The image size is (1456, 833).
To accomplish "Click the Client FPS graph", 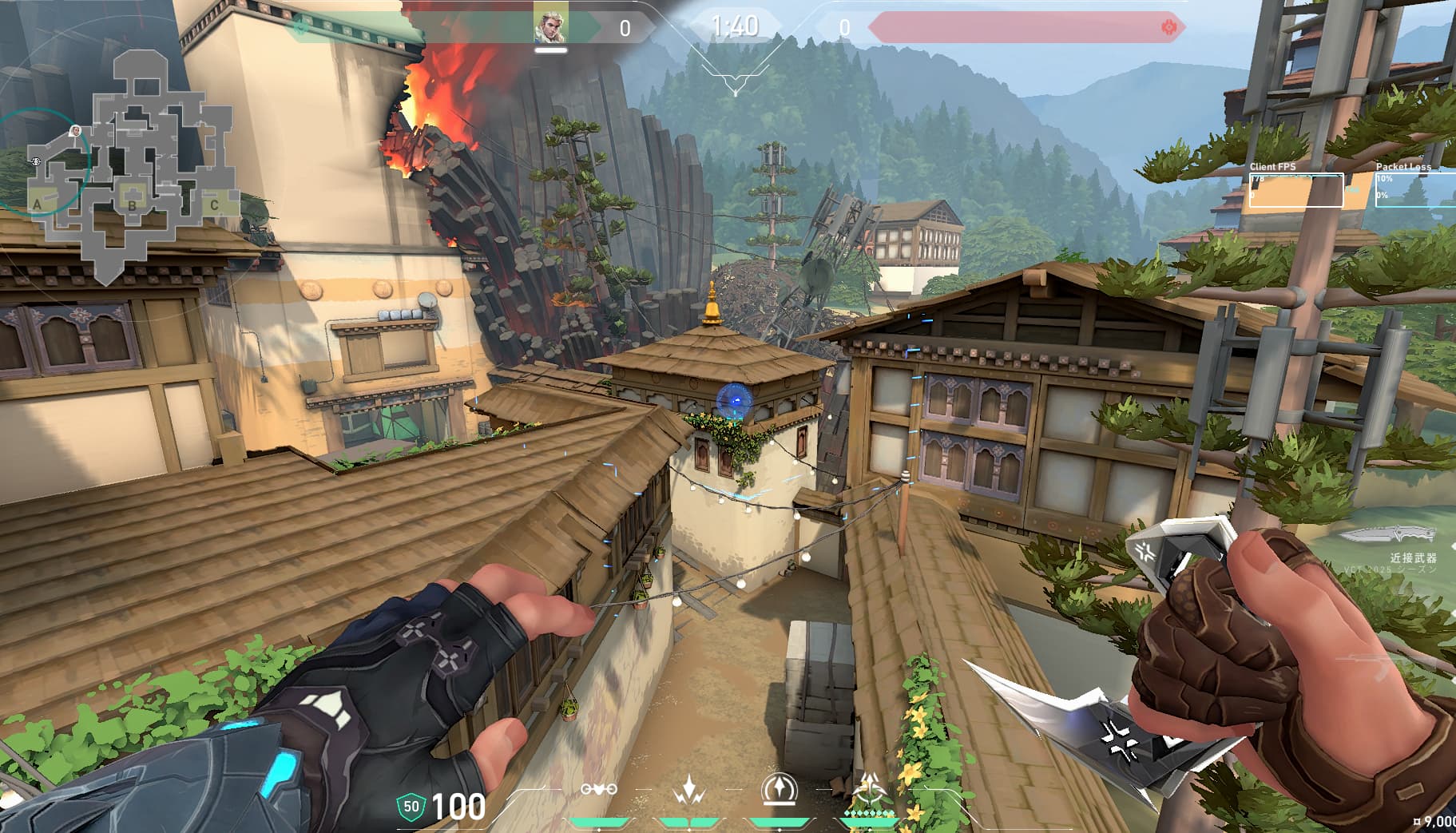I will [1295, 190].
